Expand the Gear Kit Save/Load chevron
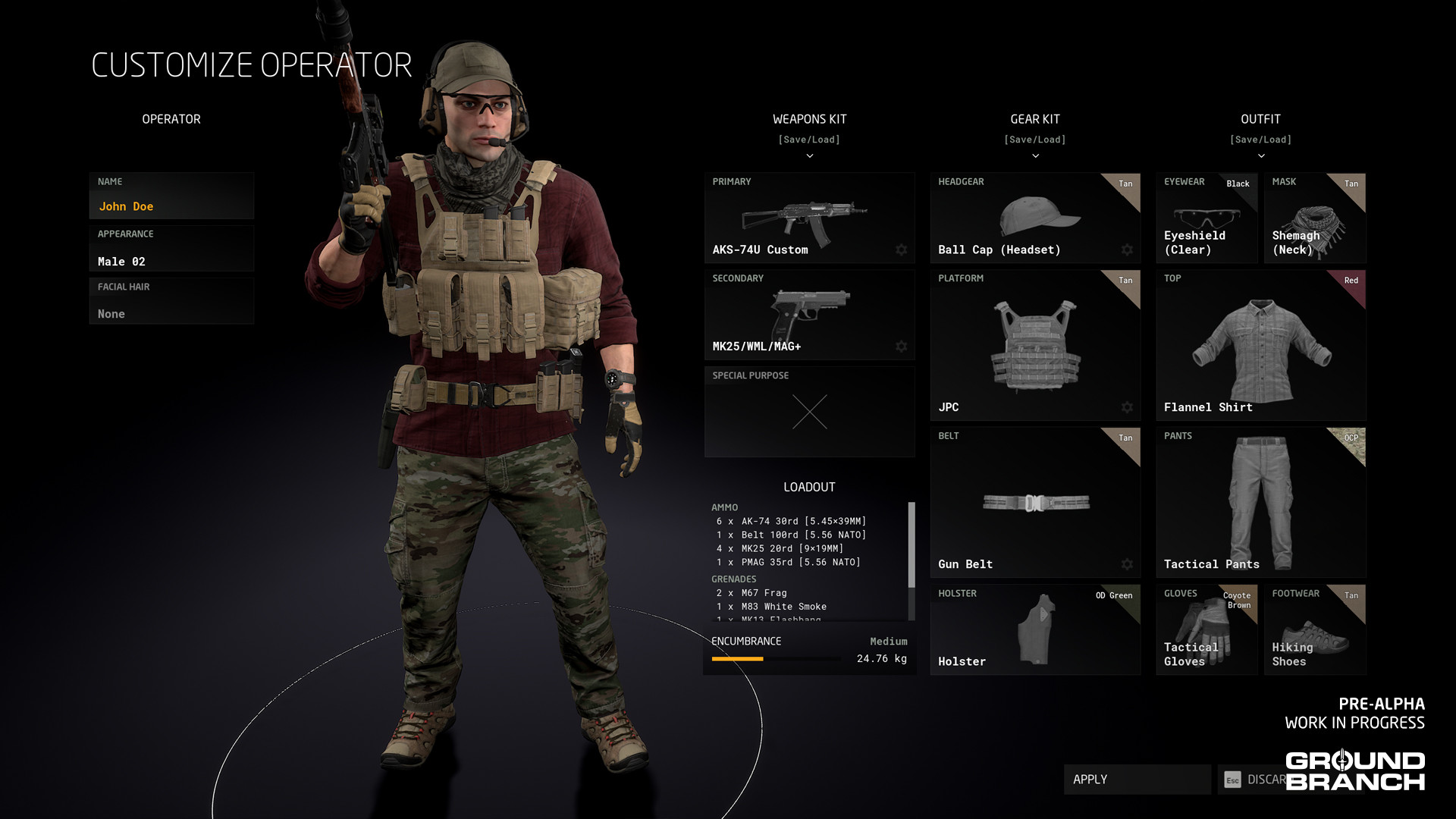The width and height of the screenshot is (1456, 819). tap(1035, 155)
